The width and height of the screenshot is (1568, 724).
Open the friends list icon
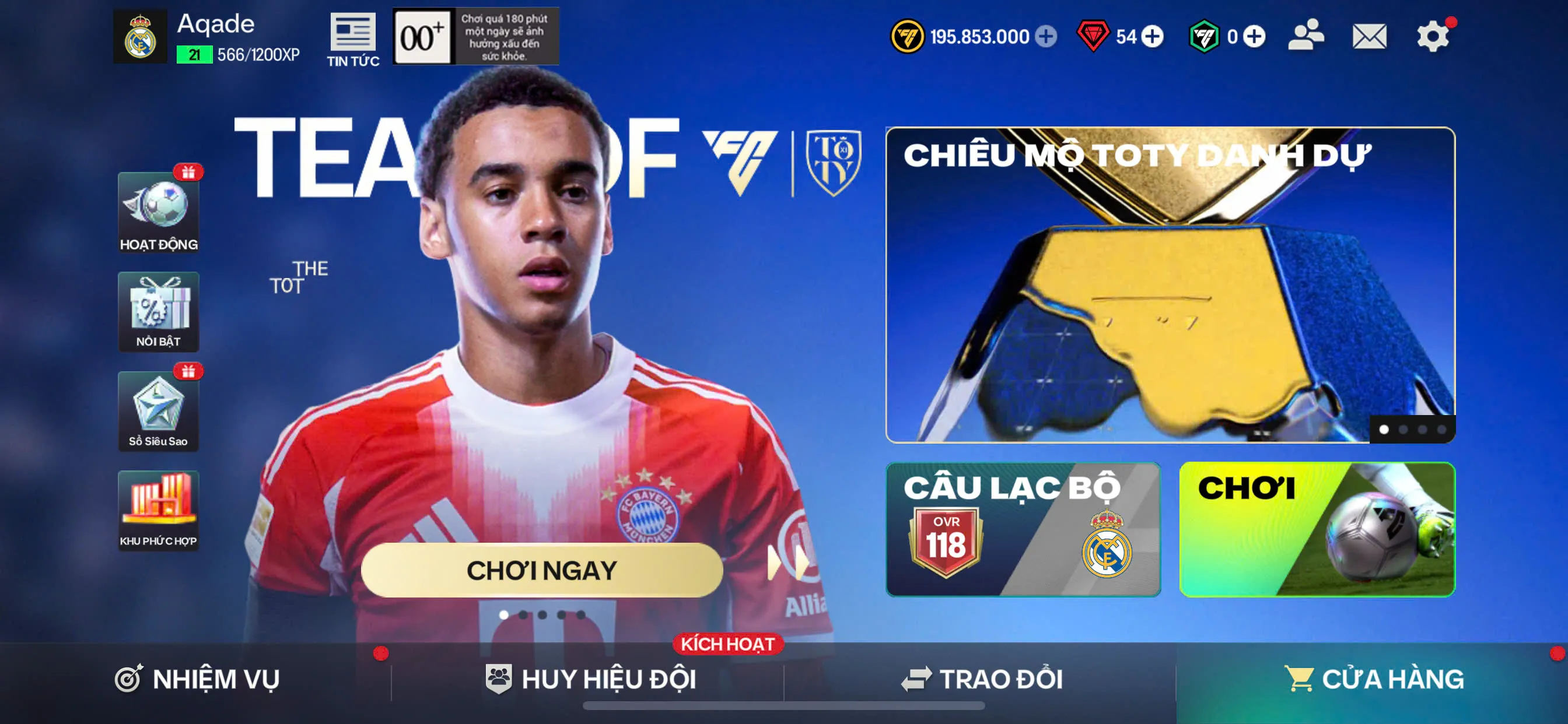(1305, 36)
